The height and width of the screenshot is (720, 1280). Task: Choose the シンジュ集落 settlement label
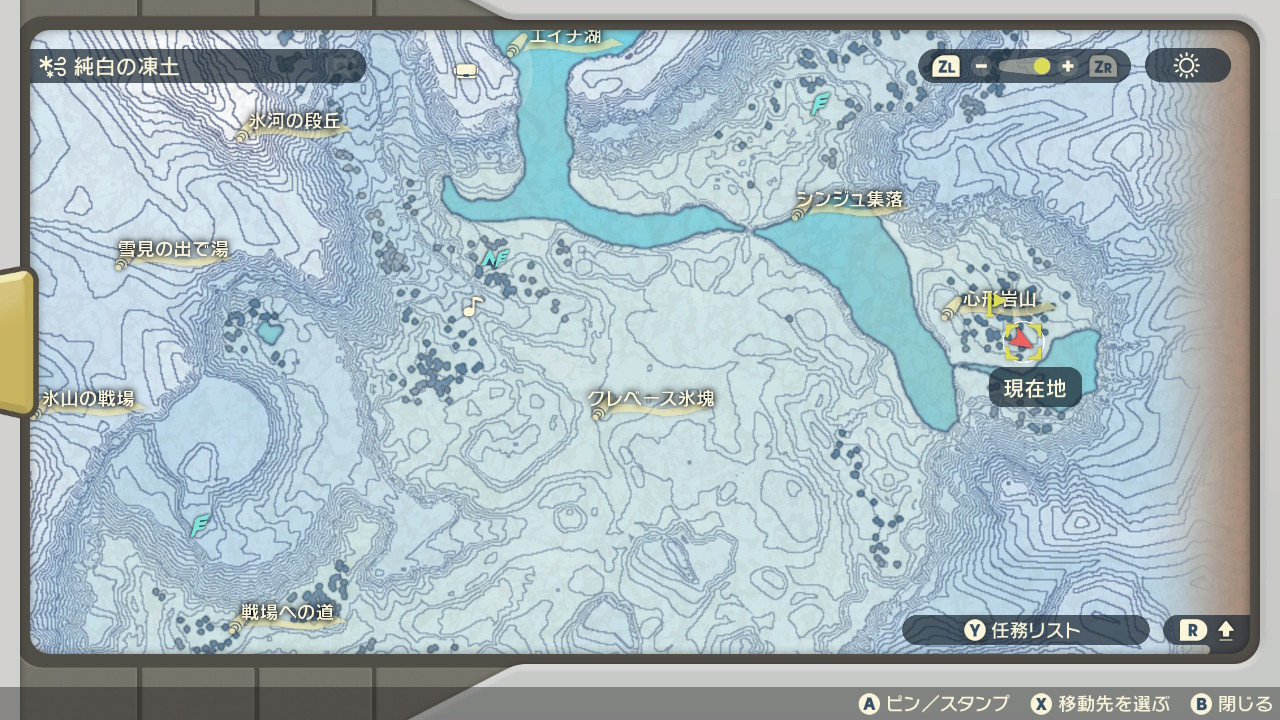(x=849, y=201)
